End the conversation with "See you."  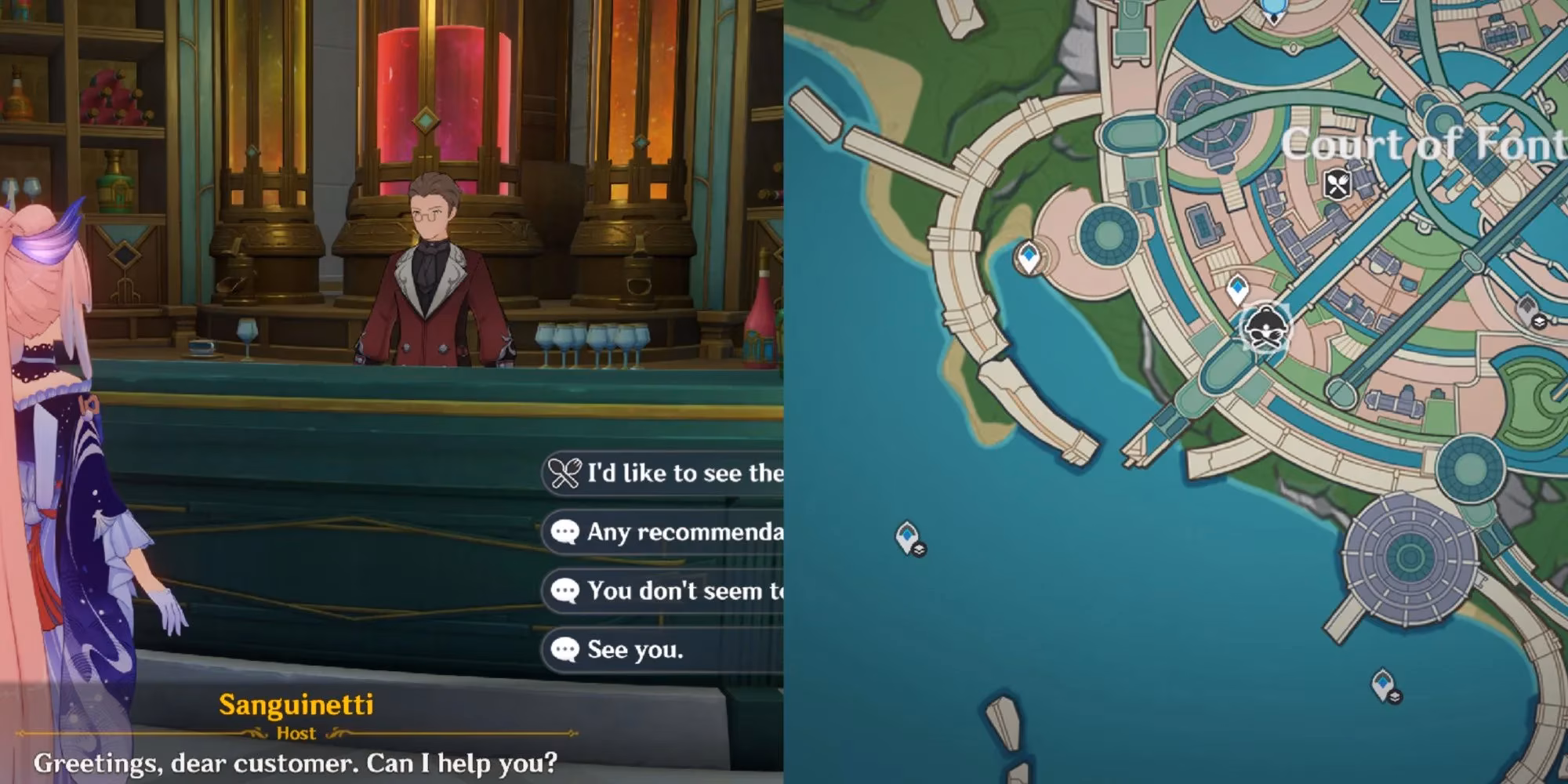pyautogui.click(x=635, y=649)
